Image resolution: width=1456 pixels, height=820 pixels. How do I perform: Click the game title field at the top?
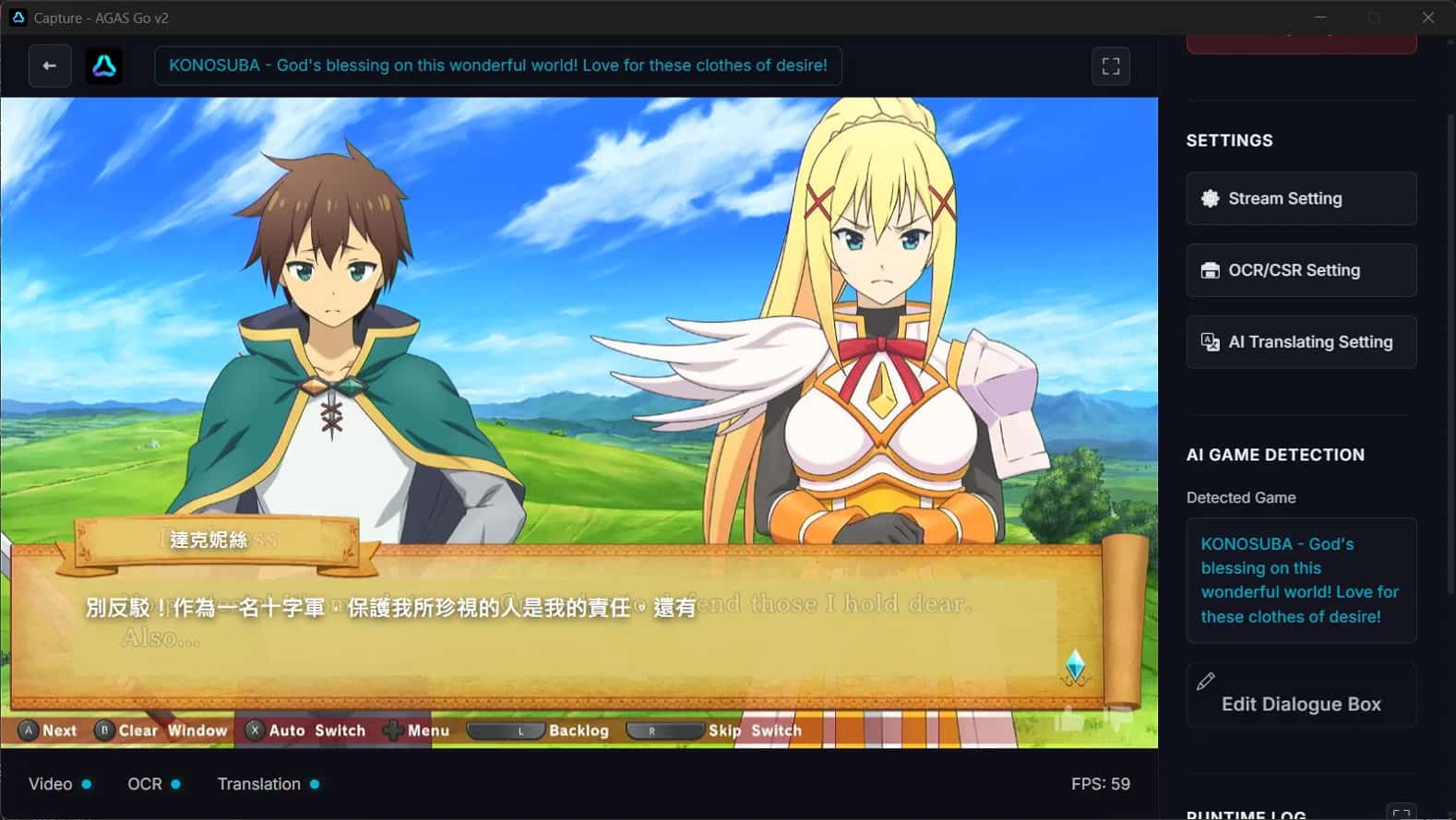497,65
